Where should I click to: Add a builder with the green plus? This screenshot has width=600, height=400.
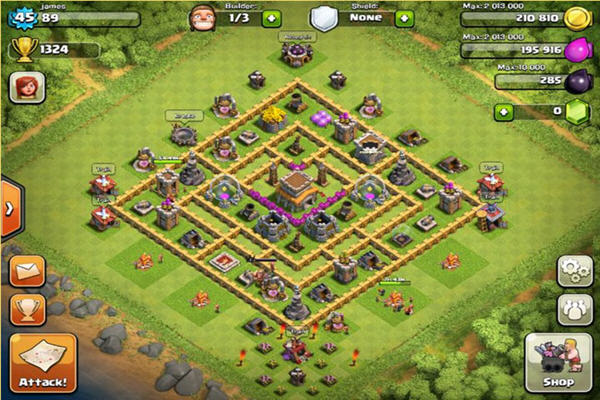(x=272, y=18)
